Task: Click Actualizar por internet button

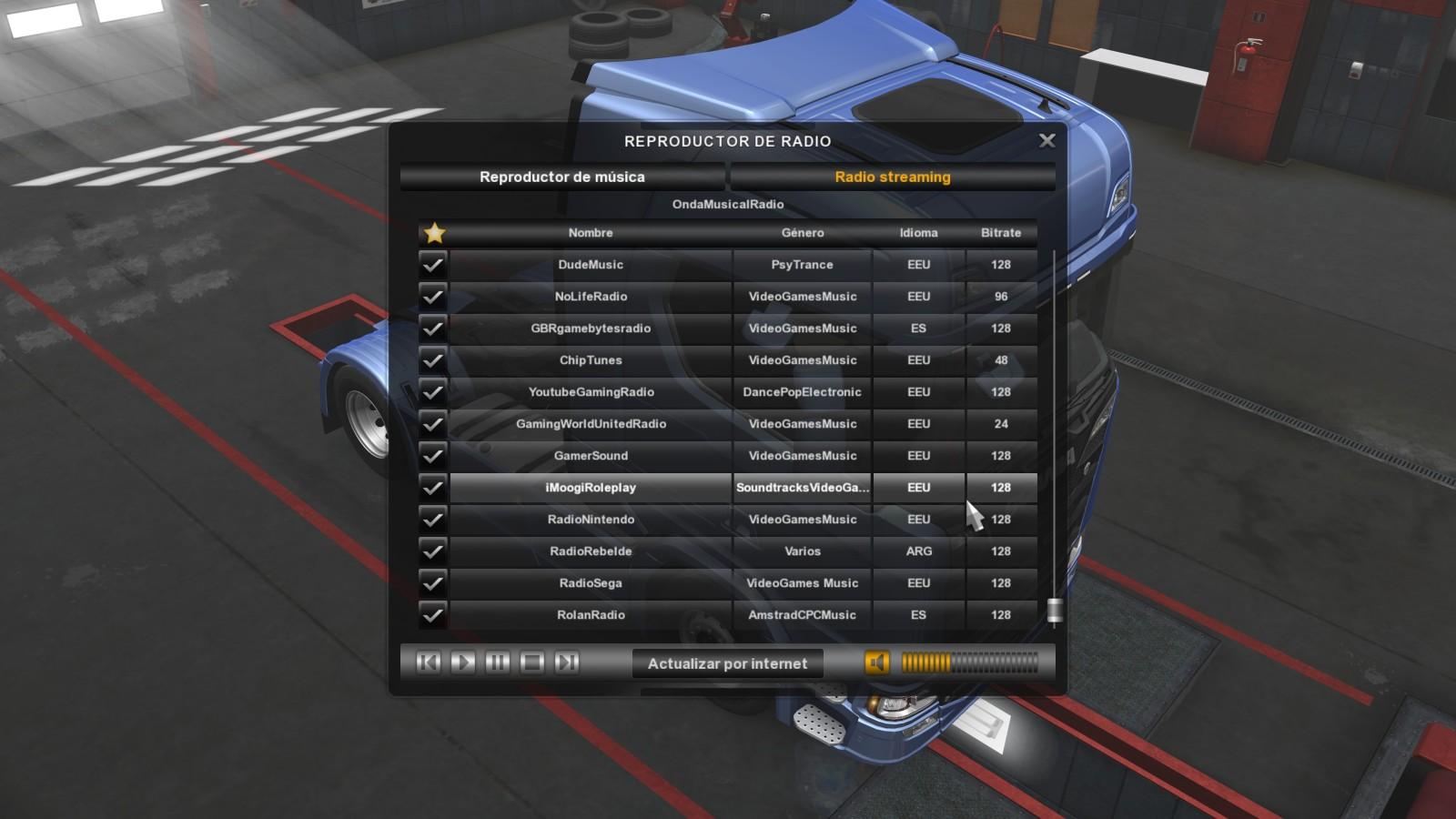Action: click(x=727, y=663)
